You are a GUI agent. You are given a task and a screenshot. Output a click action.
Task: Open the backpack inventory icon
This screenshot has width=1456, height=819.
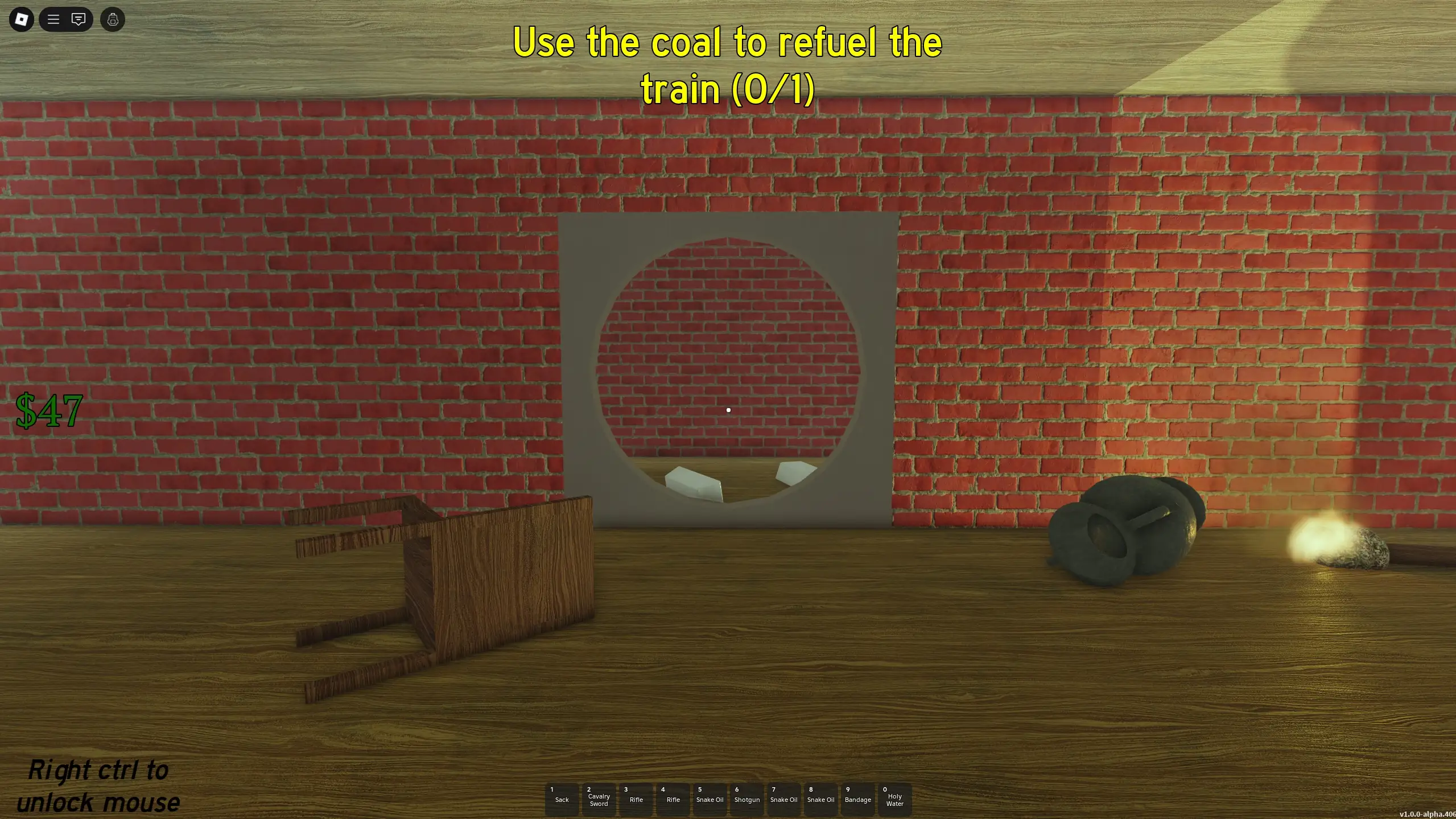pyautogui.click(x=113, y=20)
